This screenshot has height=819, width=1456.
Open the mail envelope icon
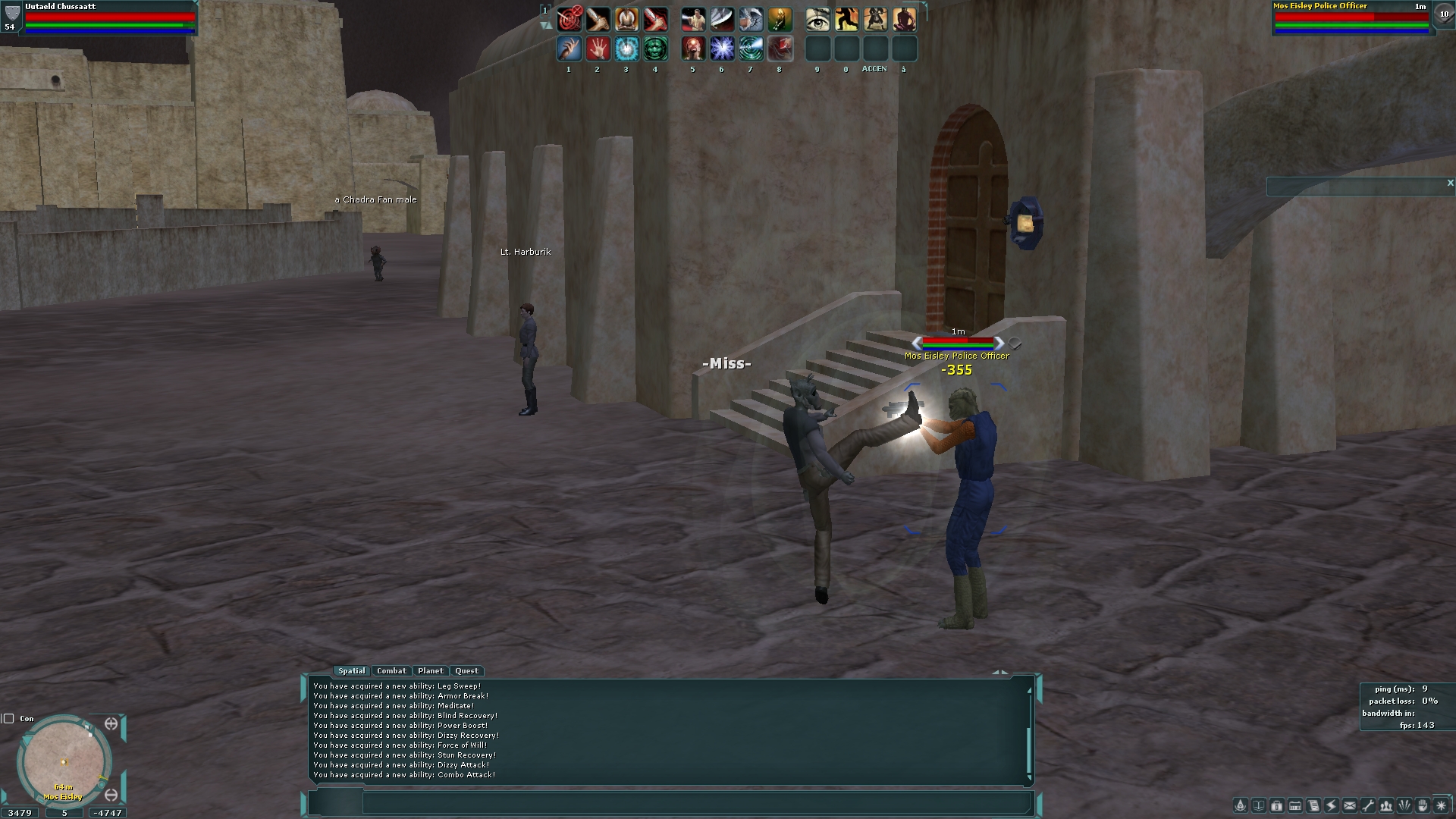click(x=1351, y=805)
